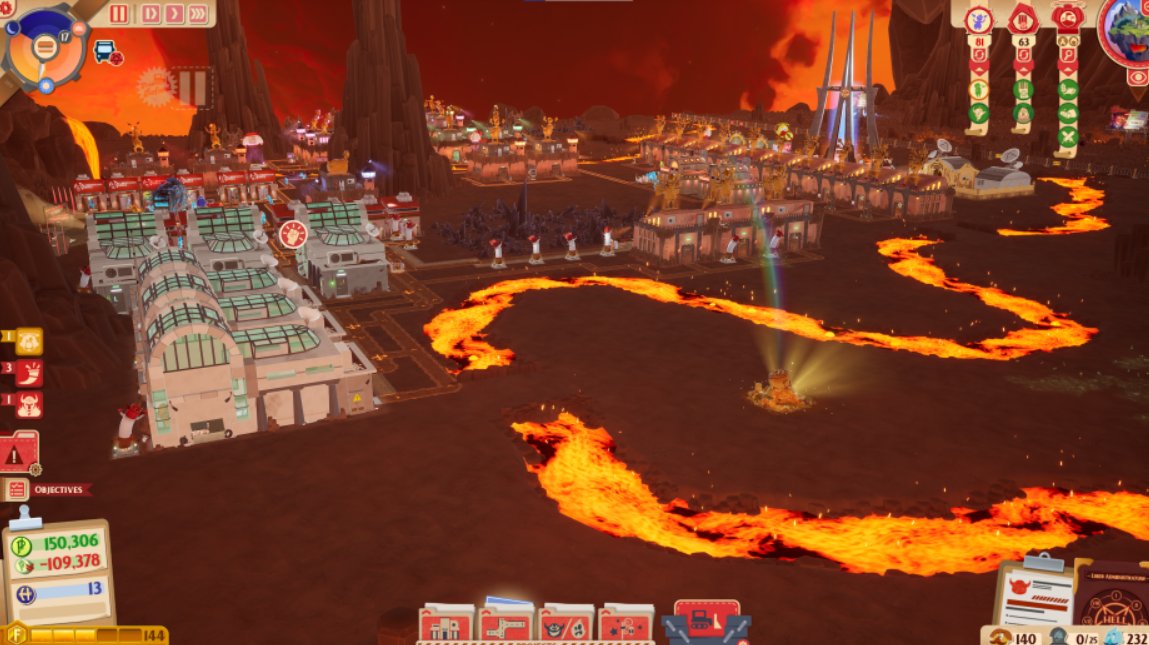Viewport: 1149px width, 645px height.
Task: Open the blue imp population badge
Action: tap(978, 19)
